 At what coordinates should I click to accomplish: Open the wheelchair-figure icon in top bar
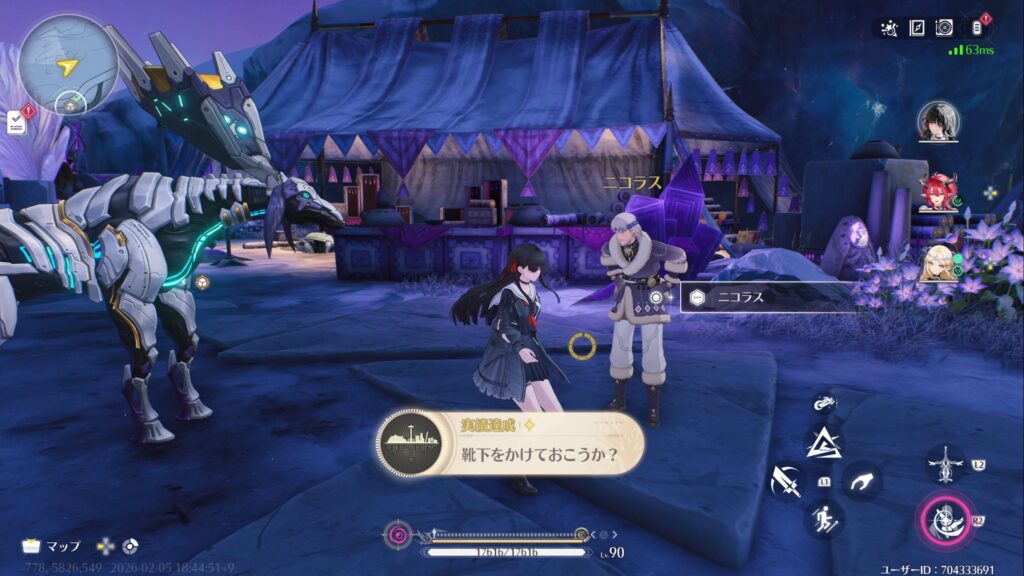888,28
